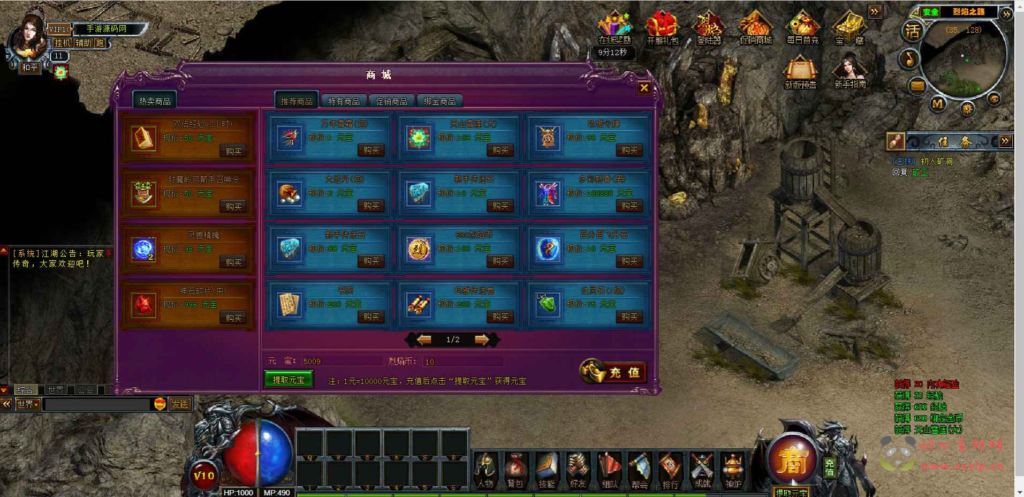Click the green 提取元宝 button
Viewport: 1024px width, 497px height.
pyautogui.click(x=289, y=378)
